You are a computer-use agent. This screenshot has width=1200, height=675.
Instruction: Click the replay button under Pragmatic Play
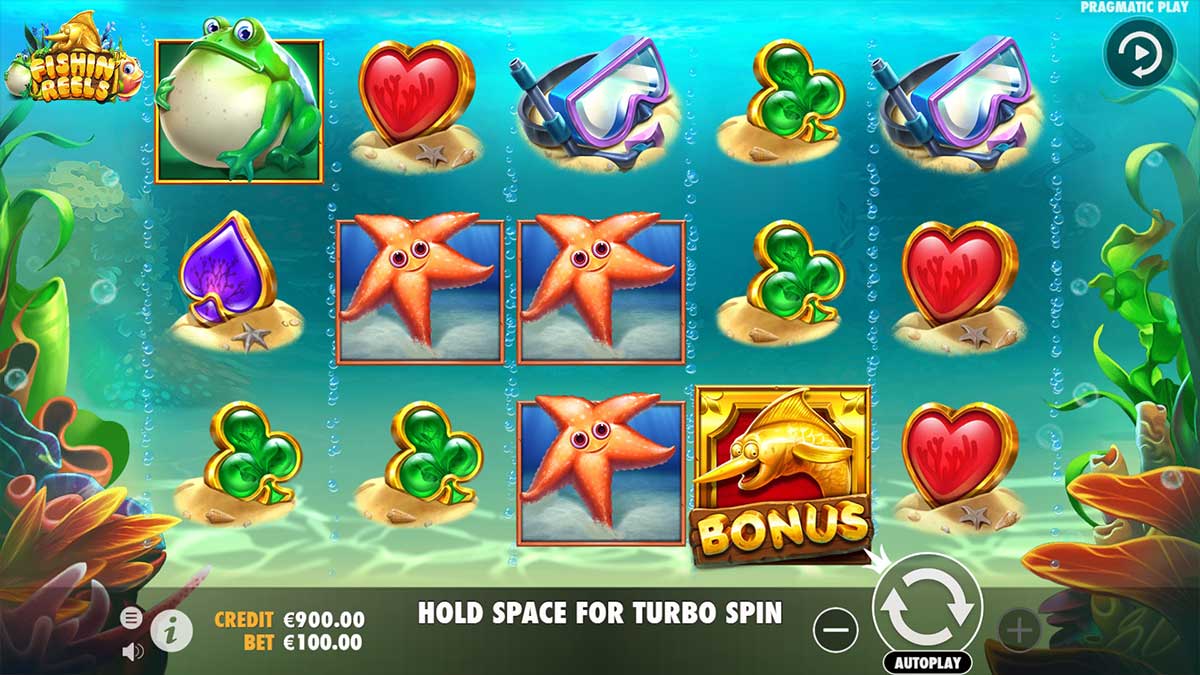(x=1138, y=54)
